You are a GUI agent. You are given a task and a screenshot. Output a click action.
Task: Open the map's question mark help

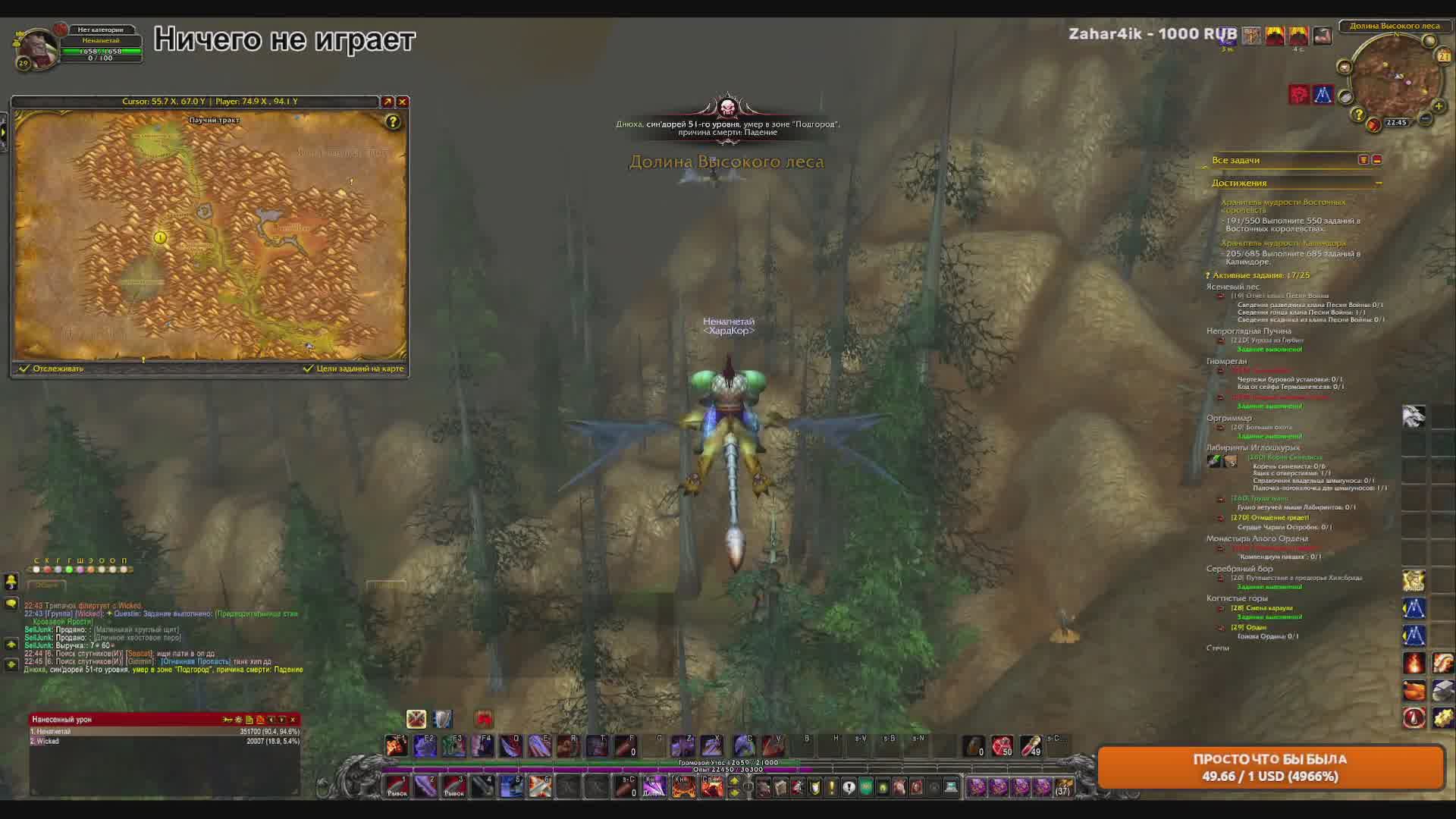click(x=392, y=121)
